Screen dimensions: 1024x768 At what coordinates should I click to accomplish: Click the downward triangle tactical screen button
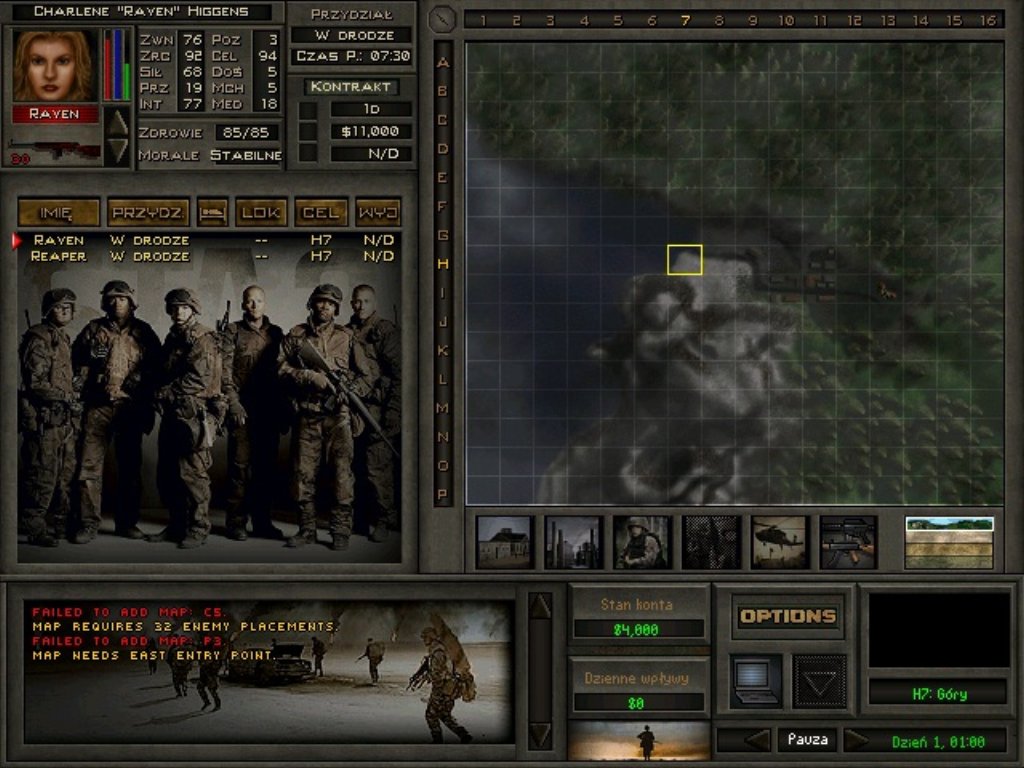point(819,681)
